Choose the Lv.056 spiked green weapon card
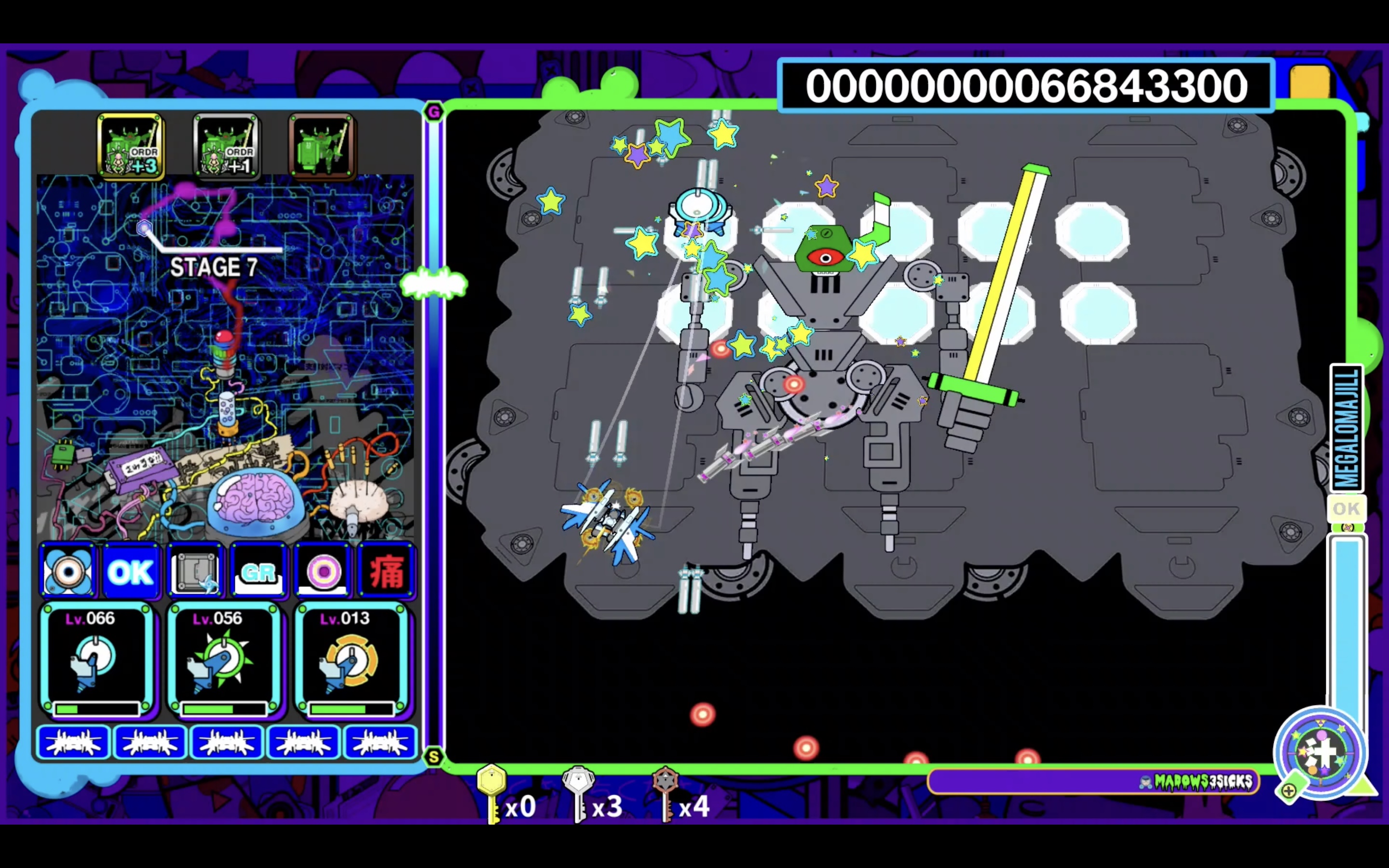 (224, 660)
